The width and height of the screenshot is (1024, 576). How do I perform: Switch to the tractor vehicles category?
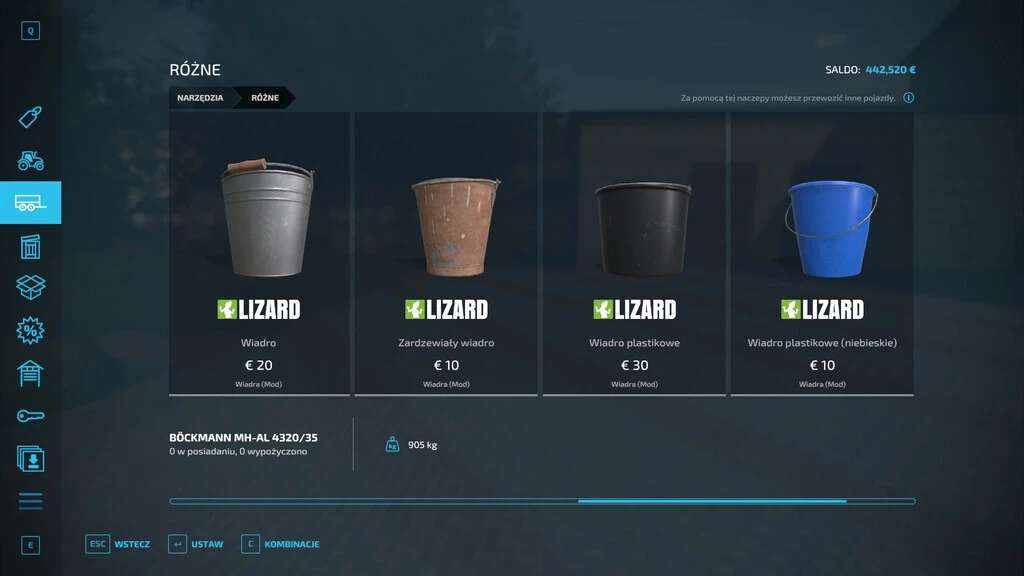pos(30,160)
